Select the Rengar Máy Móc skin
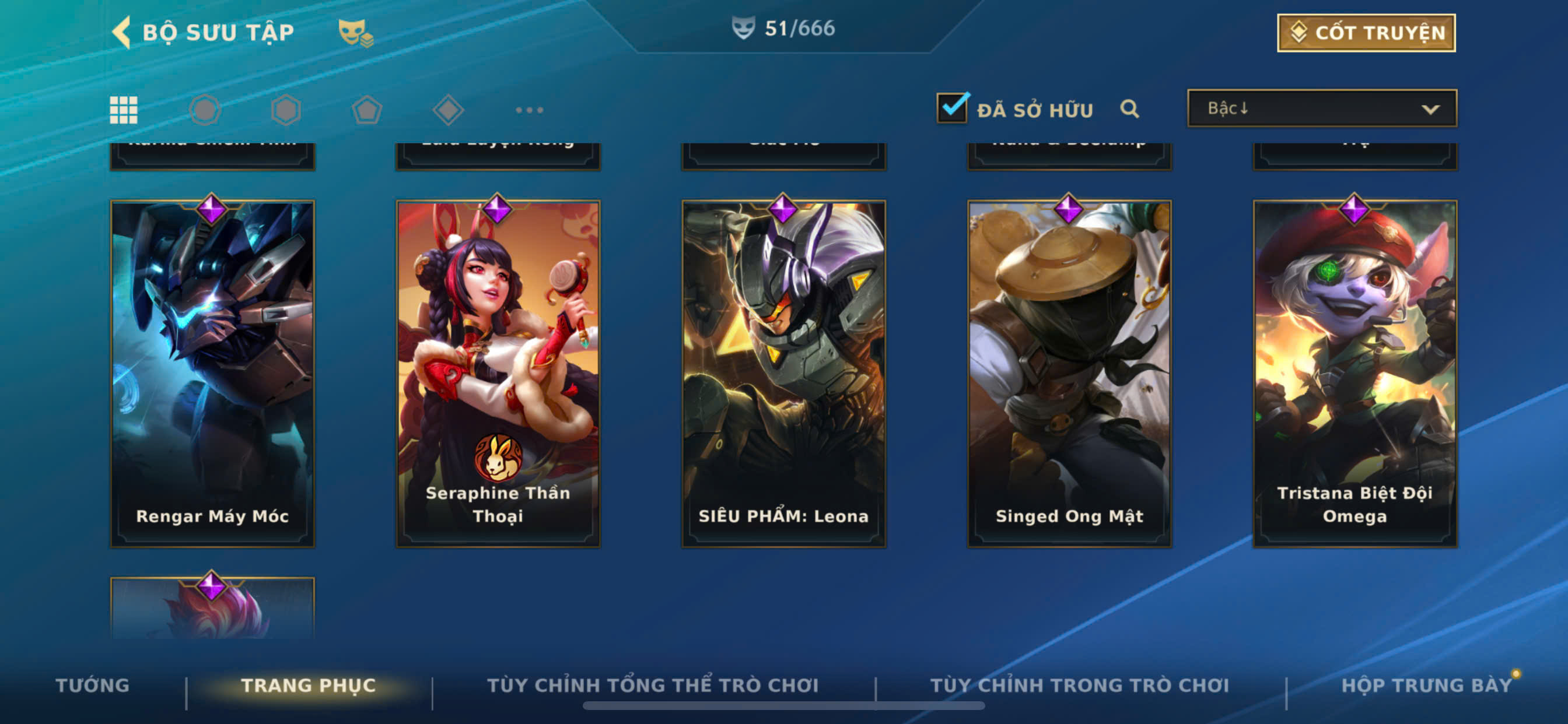This screenshot has height=724, width=1568. (212, 374)
